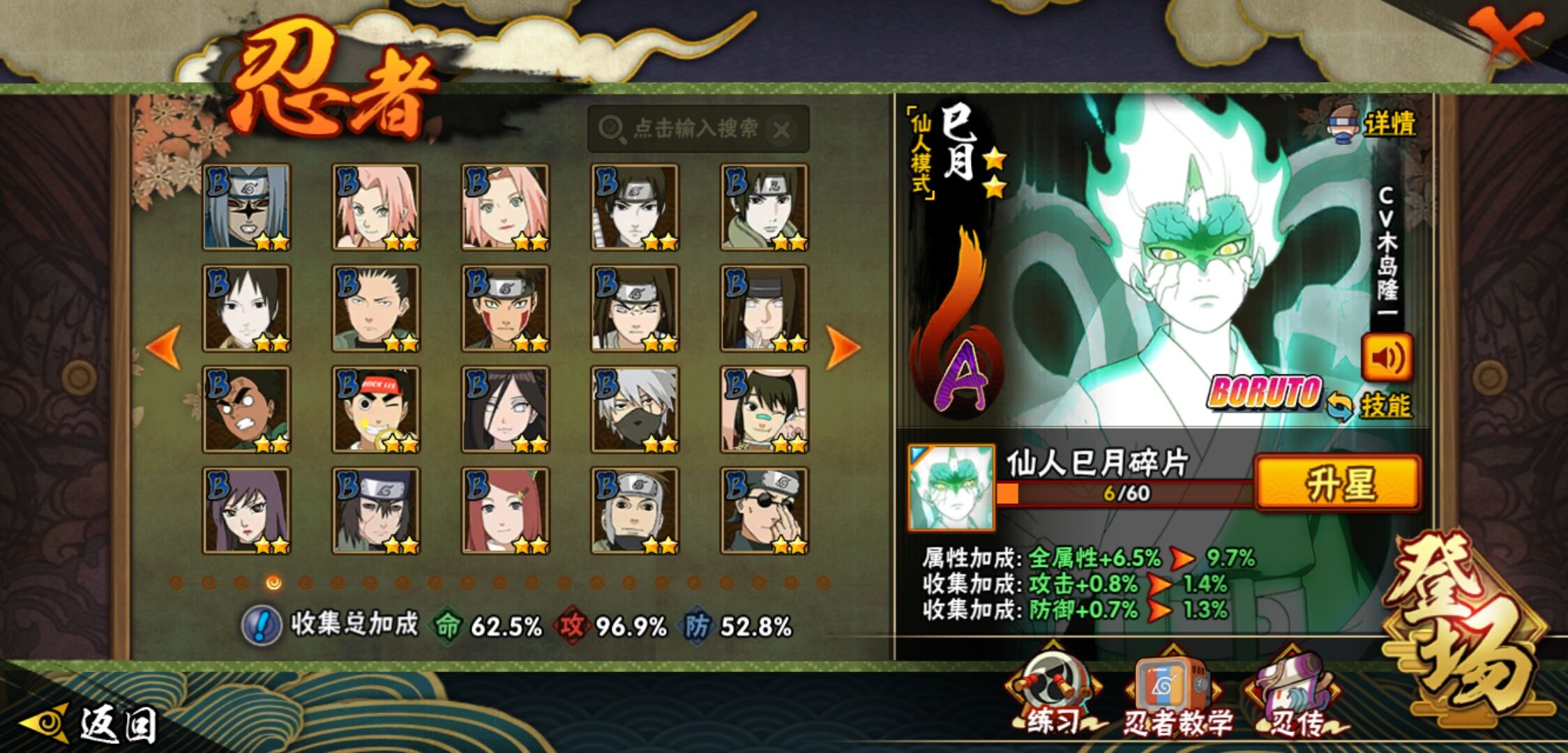This screenshot has height=753, width=1568.
Task: Choose the Rock Lee winking portrait
Action: (376, 409)
